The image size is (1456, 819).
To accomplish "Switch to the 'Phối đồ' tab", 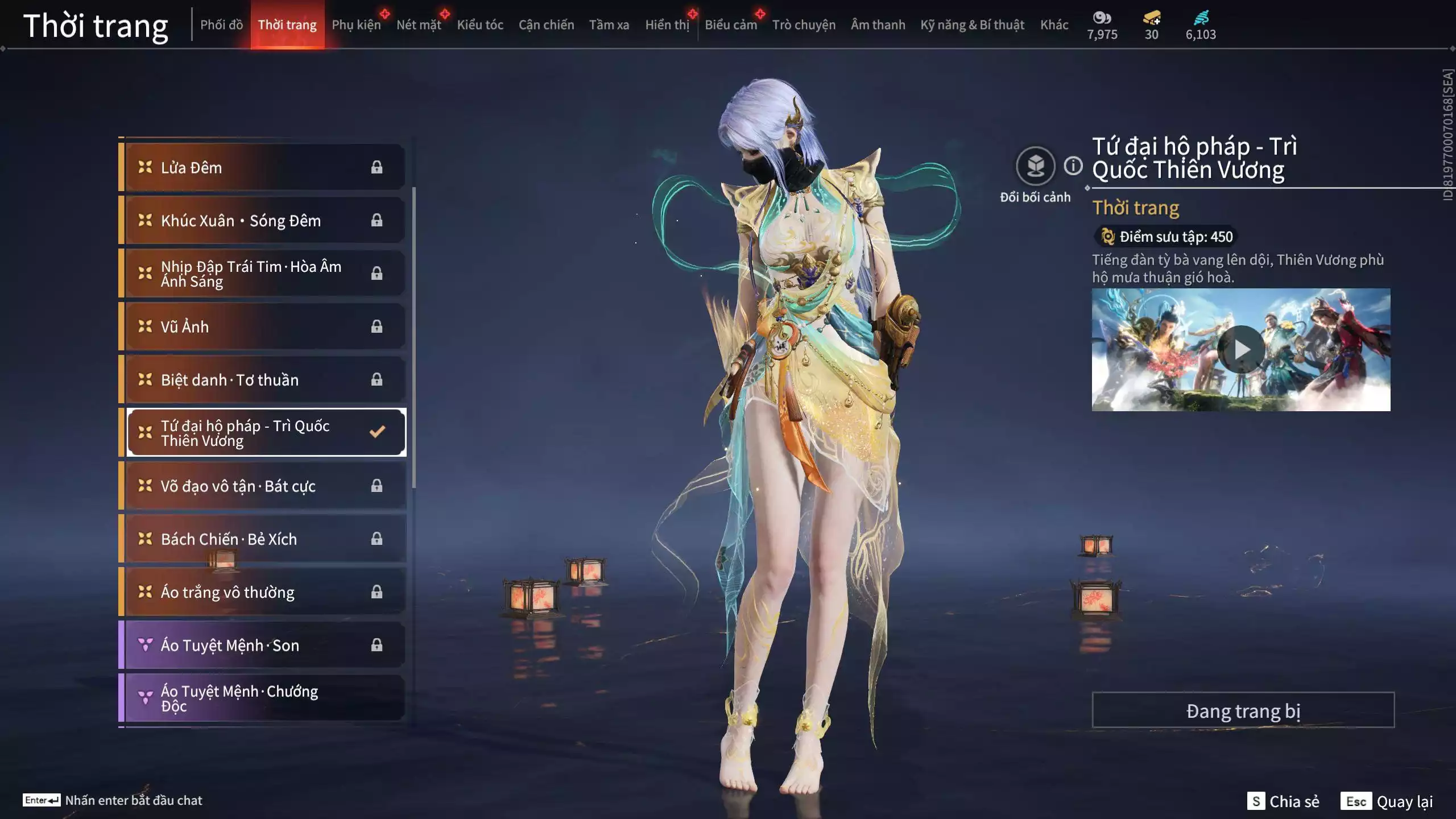I will [x=222, y=24].
